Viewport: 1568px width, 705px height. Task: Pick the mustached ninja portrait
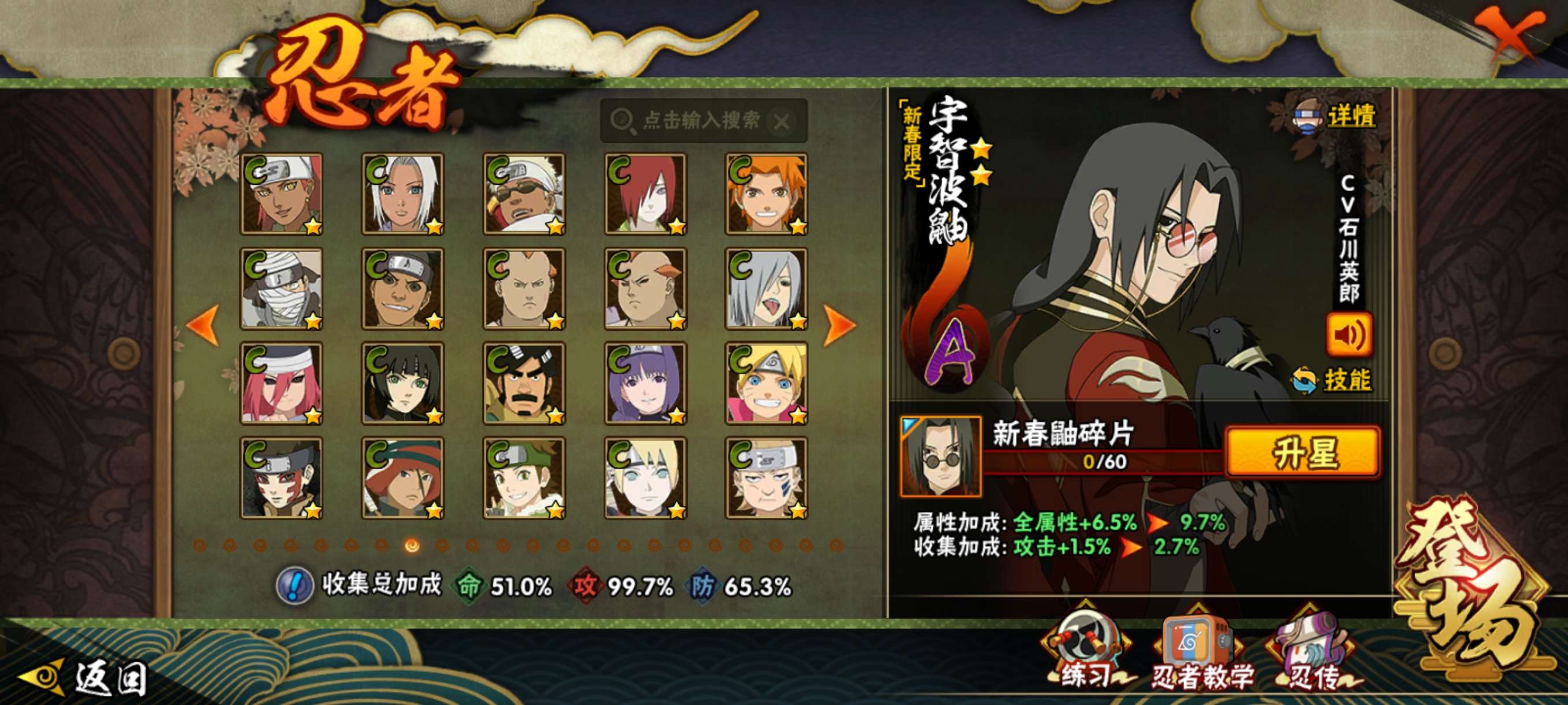pos(524,383)
